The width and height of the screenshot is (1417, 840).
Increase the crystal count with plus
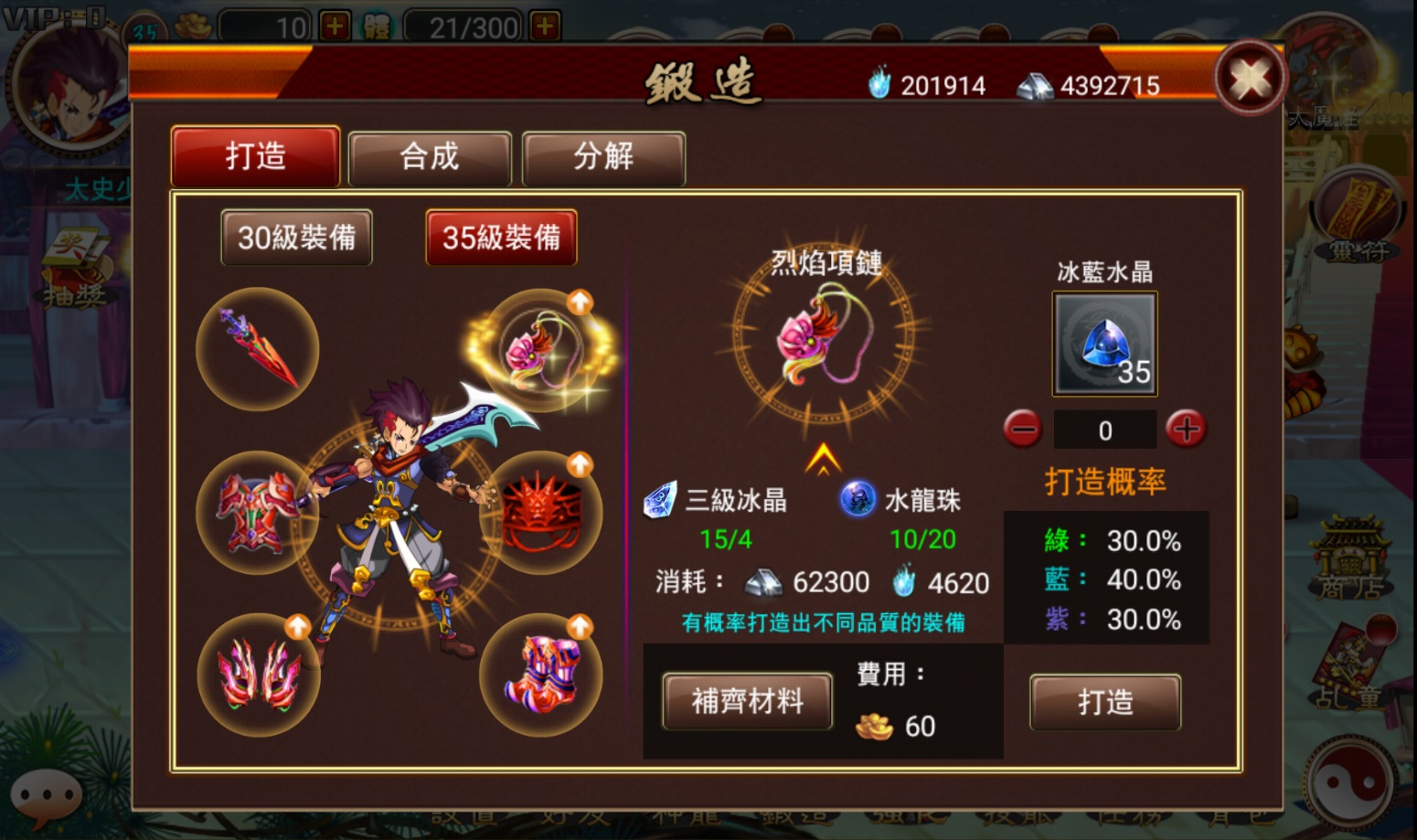(1186, 429)
